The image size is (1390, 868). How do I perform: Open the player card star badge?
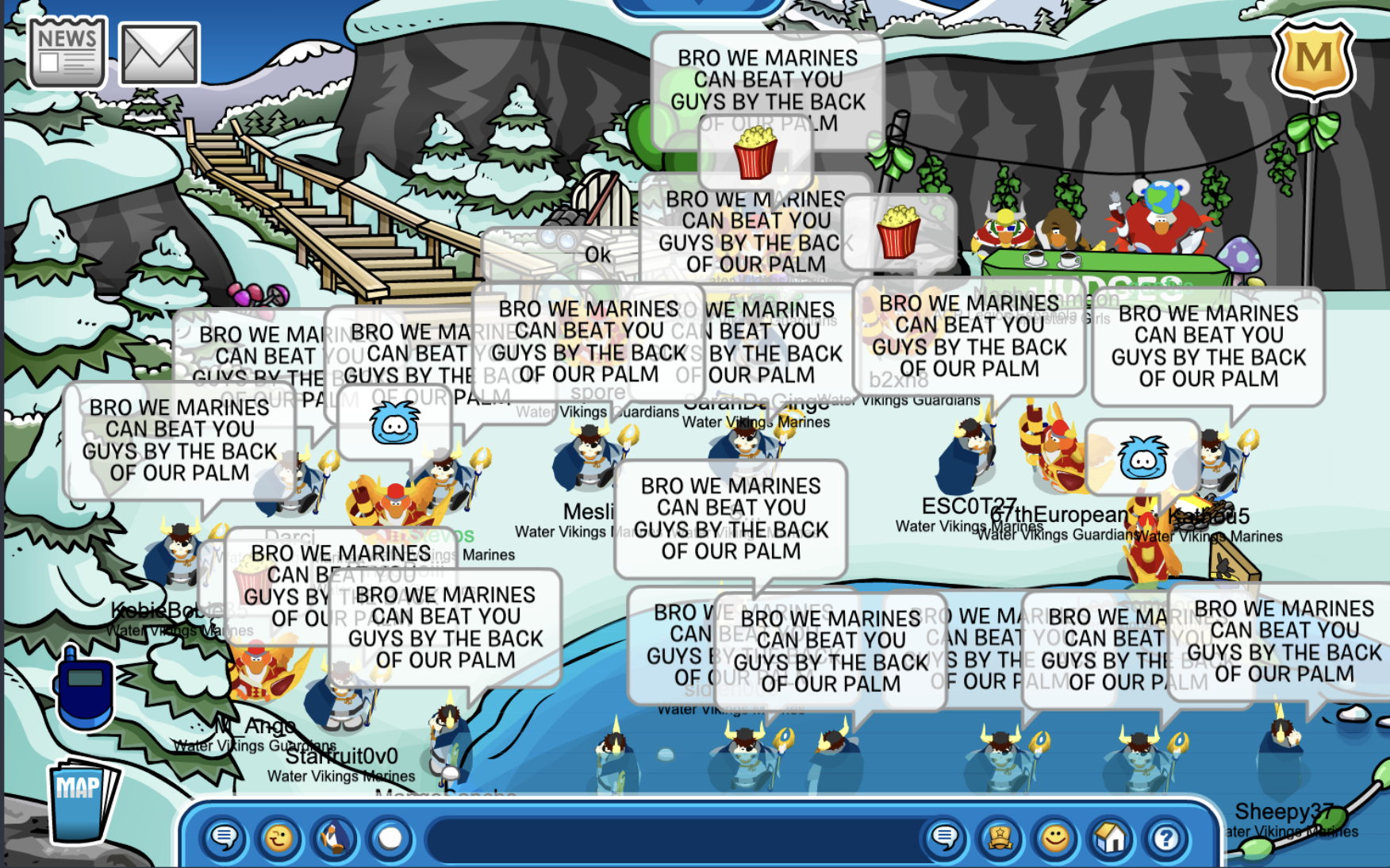(1000, 838)
